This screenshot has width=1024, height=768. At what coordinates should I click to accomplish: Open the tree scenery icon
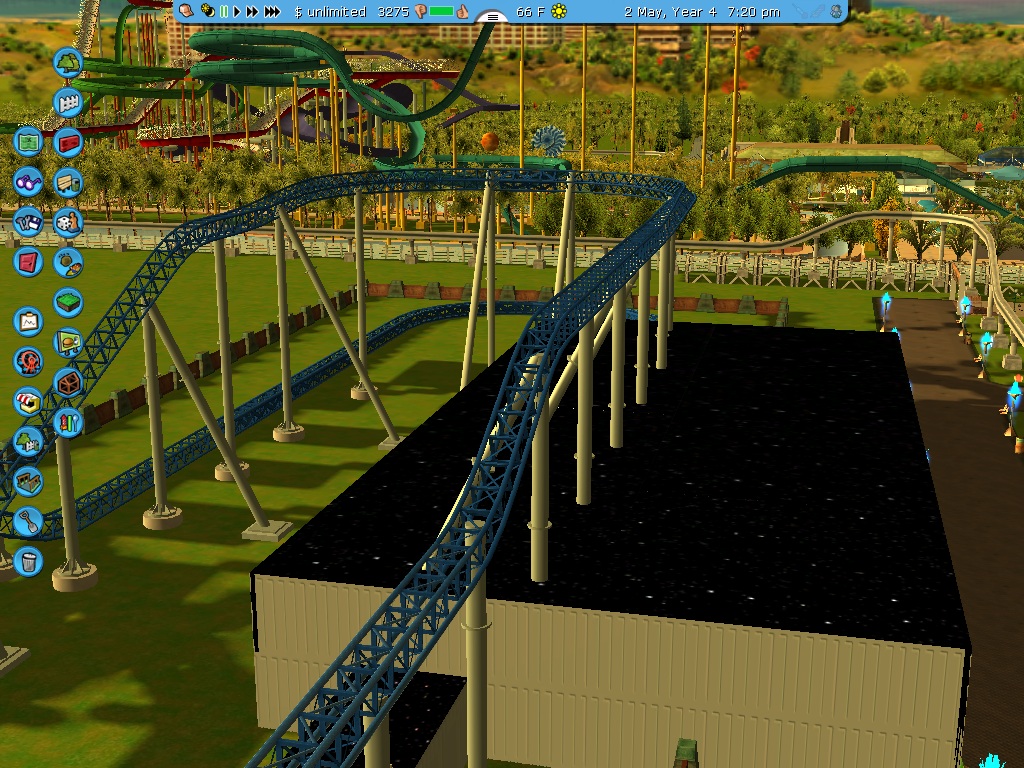click(68, 63)
